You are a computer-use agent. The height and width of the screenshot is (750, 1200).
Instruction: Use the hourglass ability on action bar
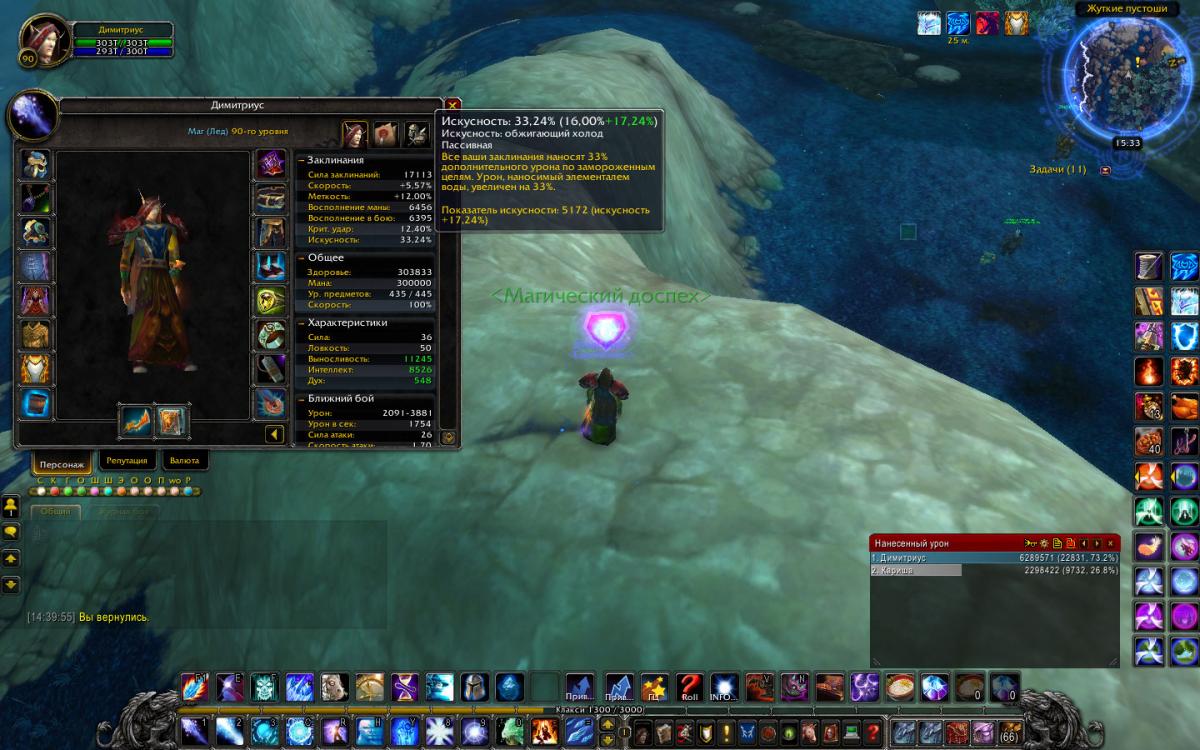404,687
